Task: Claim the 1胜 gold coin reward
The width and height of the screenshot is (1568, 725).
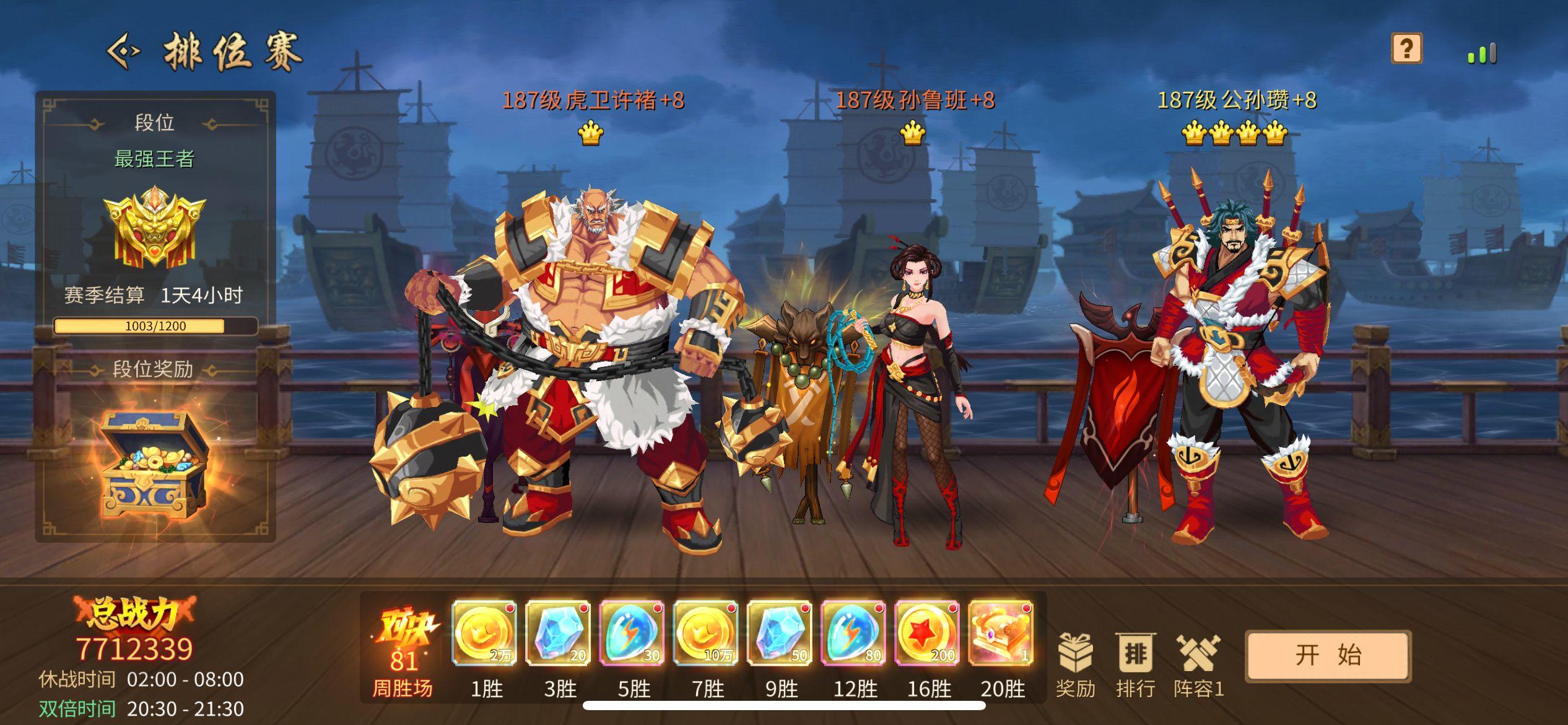Action: coord(484,634)
